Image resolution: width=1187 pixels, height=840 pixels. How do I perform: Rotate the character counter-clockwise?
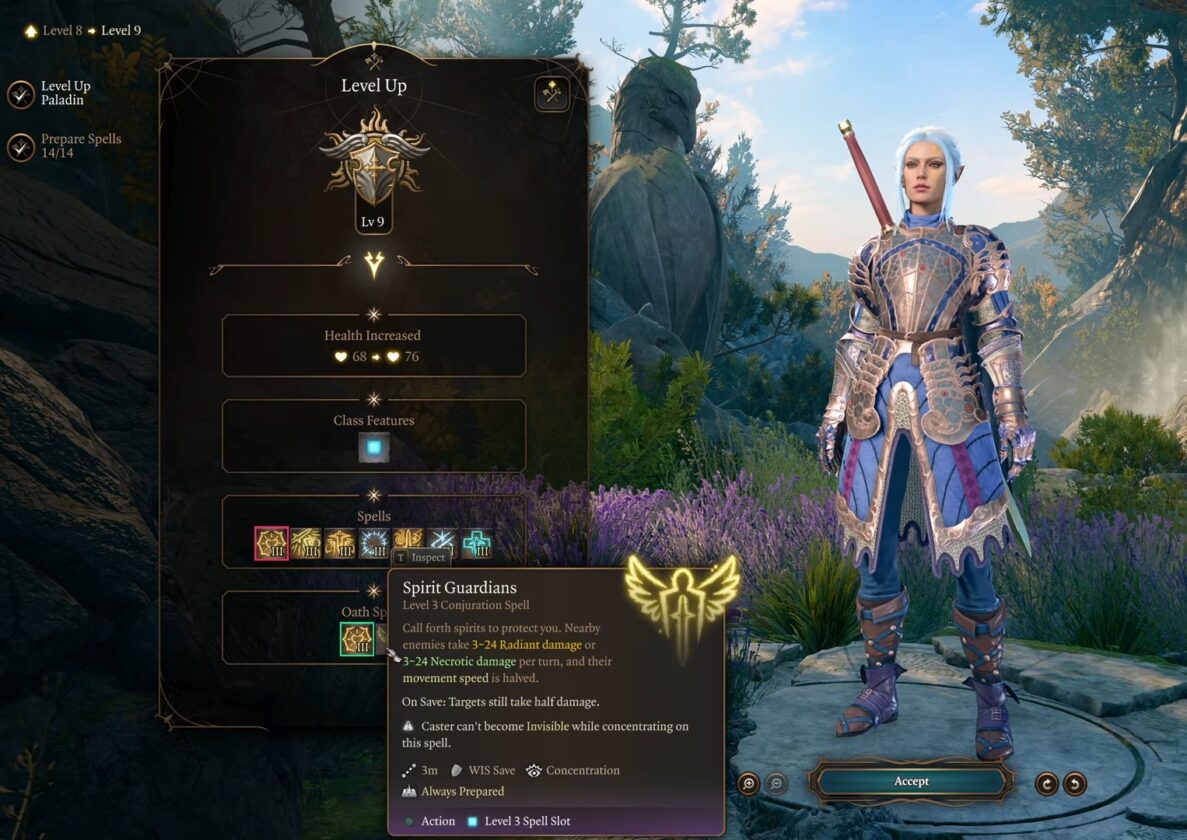pos(1074,783)
